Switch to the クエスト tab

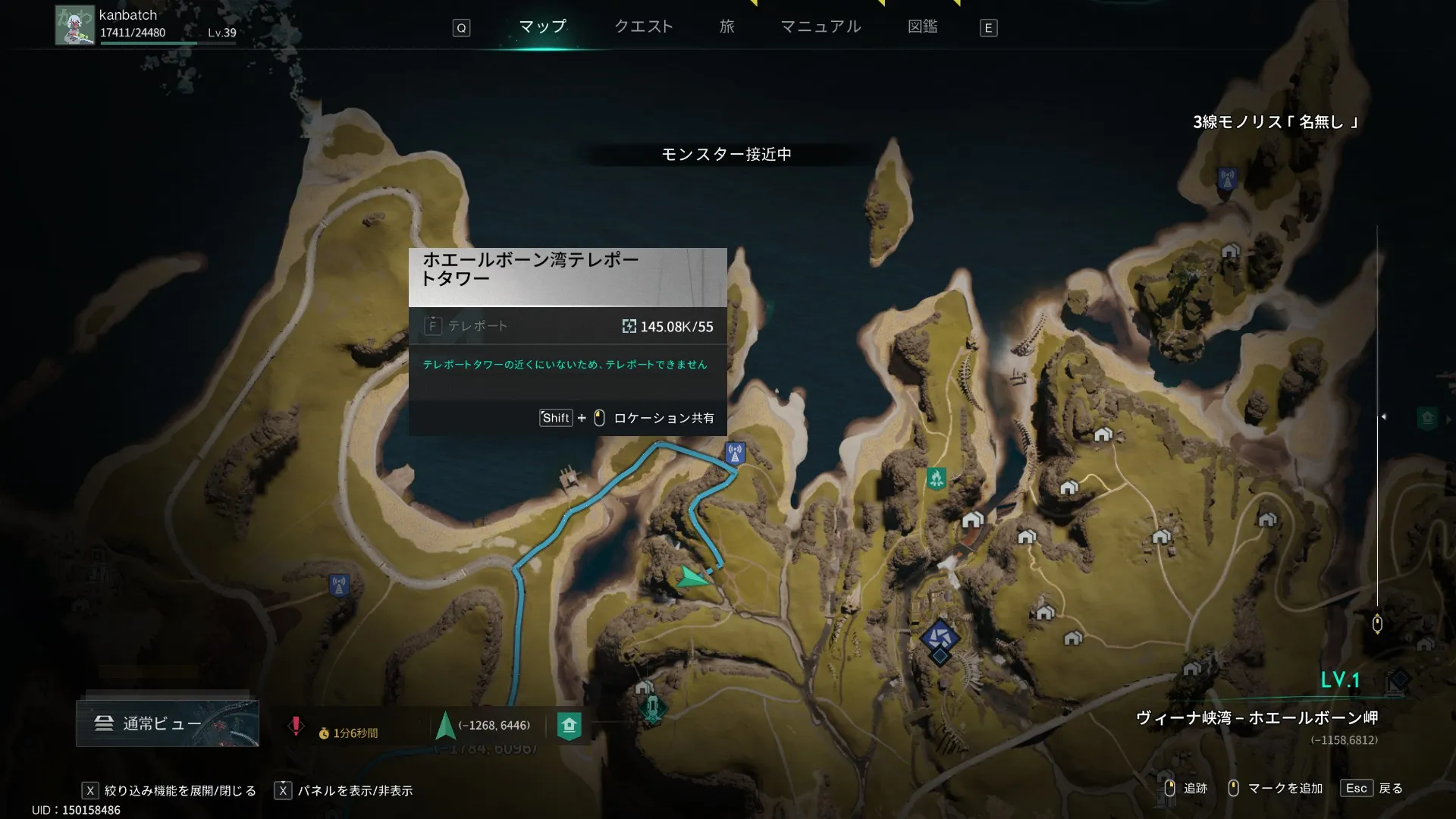643,27
